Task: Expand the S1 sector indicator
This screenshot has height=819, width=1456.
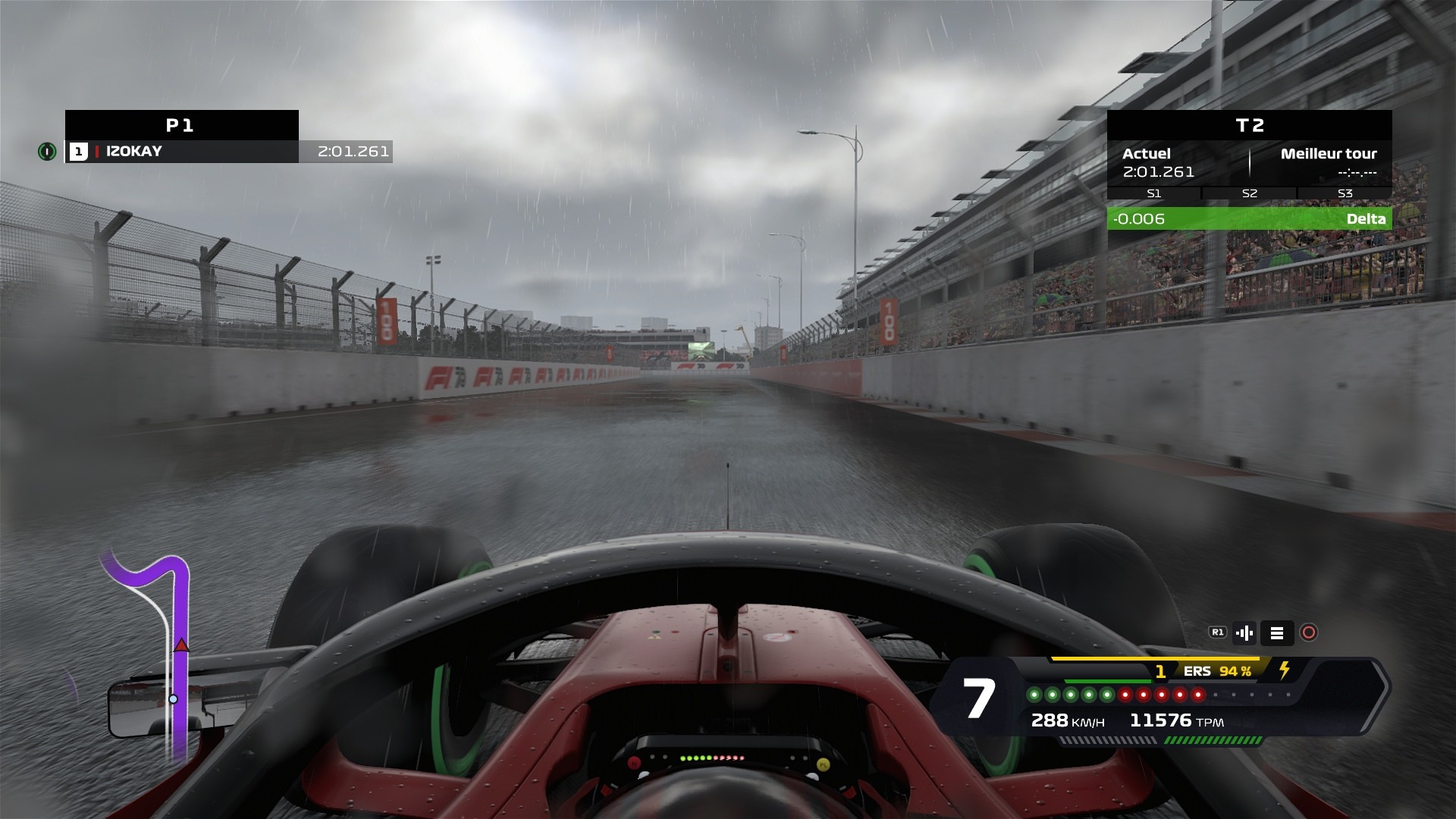Action: (x=1155, y=194)
